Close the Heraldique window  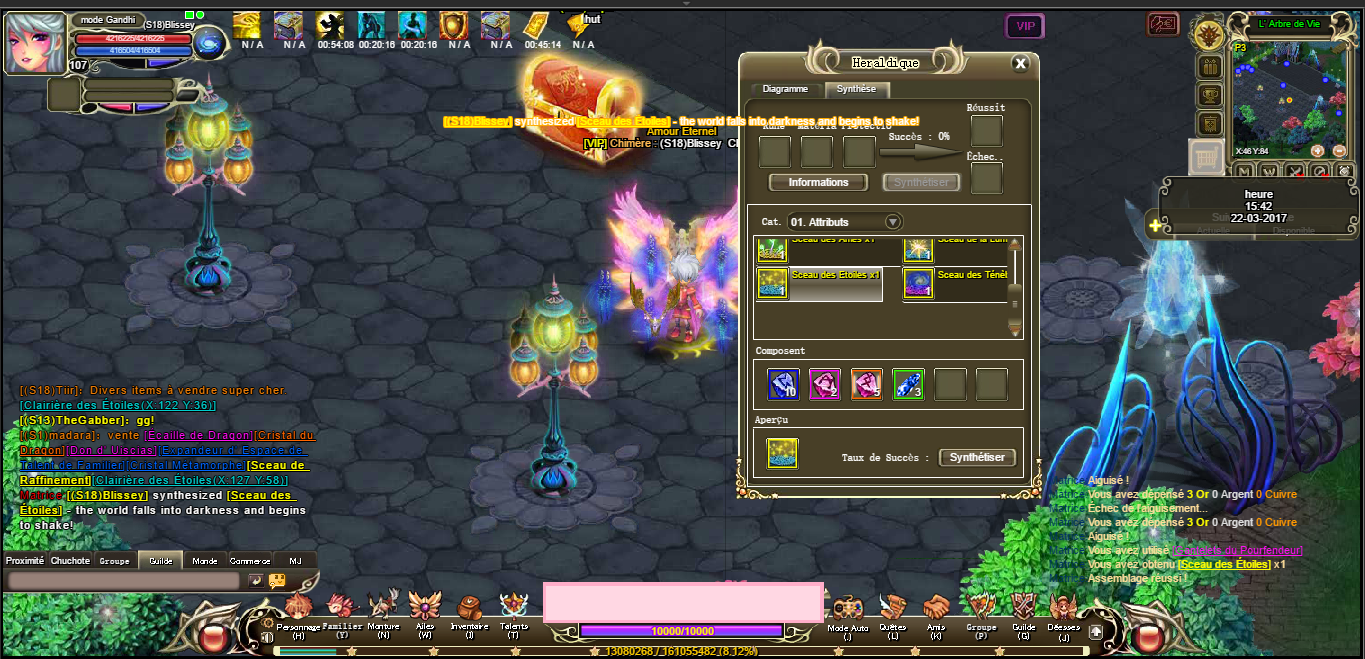pos(1020,64)
